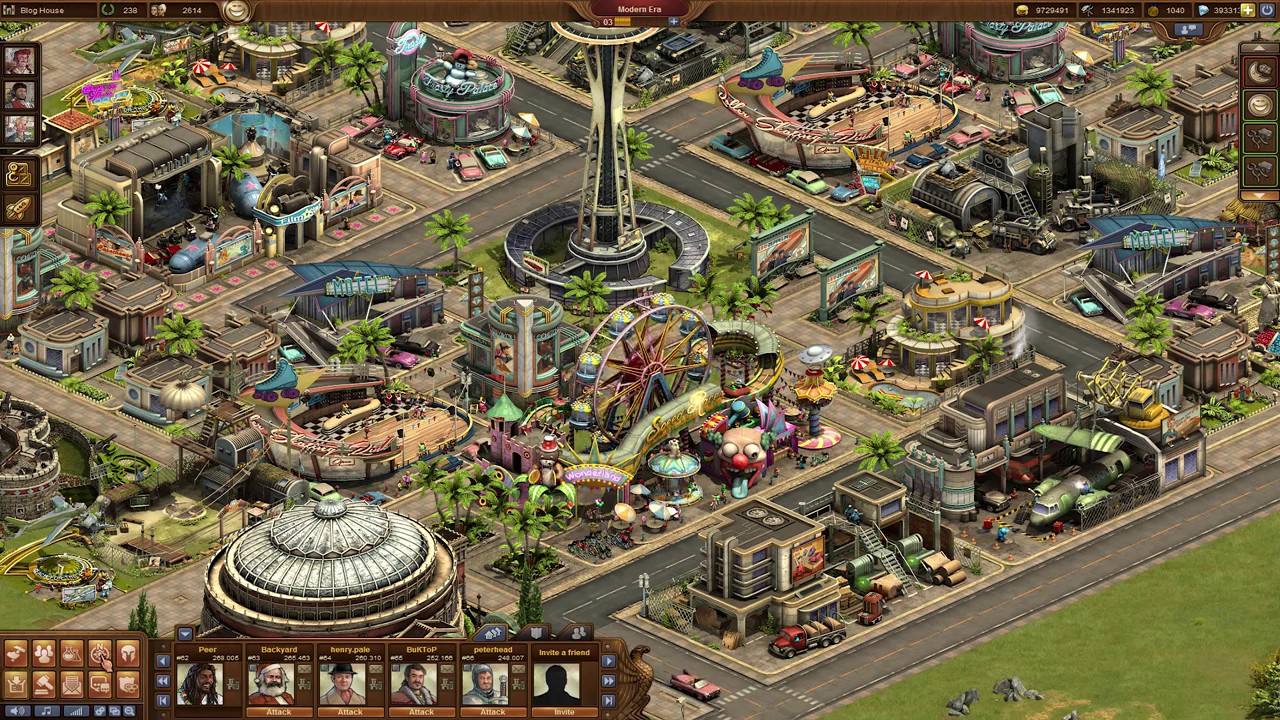
Task: Open the rocket icon in left sidebar
Action: pos(19,208)
